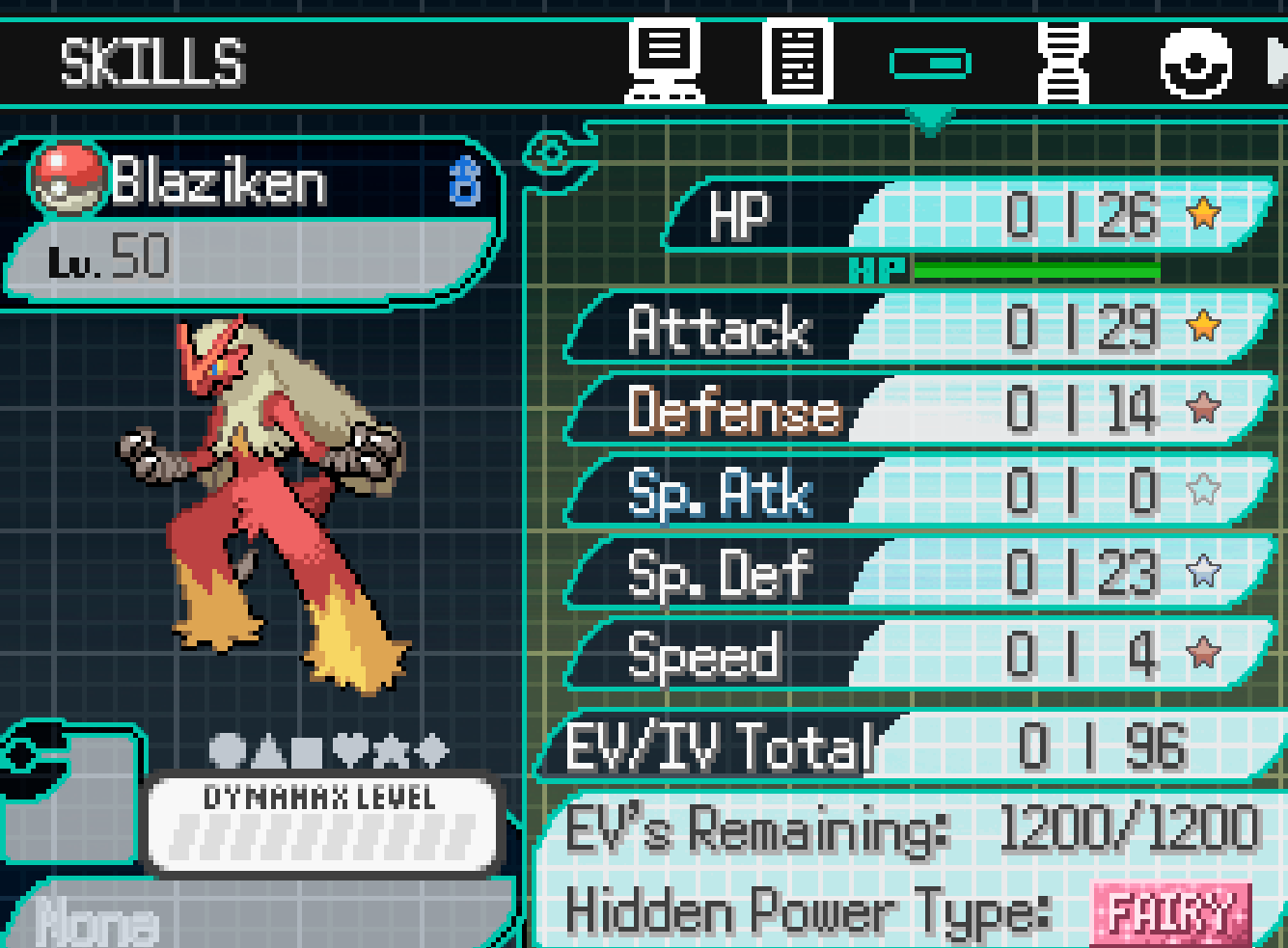The width and height of the screenshot is (1288, 948).
Task: Toggle the heart marking
Action: [x=350, y=749]
